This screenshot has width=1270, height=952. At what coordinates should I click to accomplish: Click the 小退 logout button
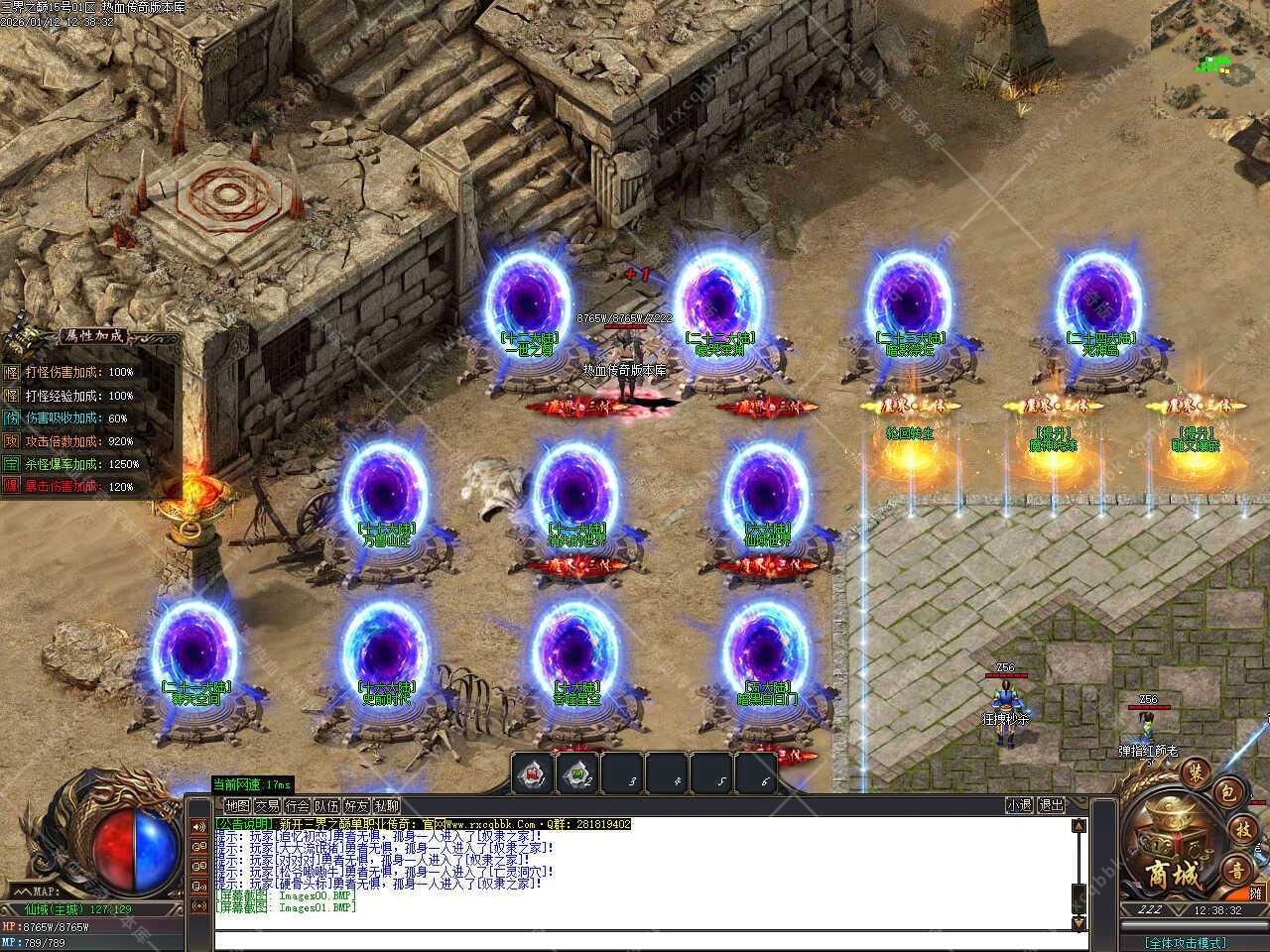tap(1019, 806)
